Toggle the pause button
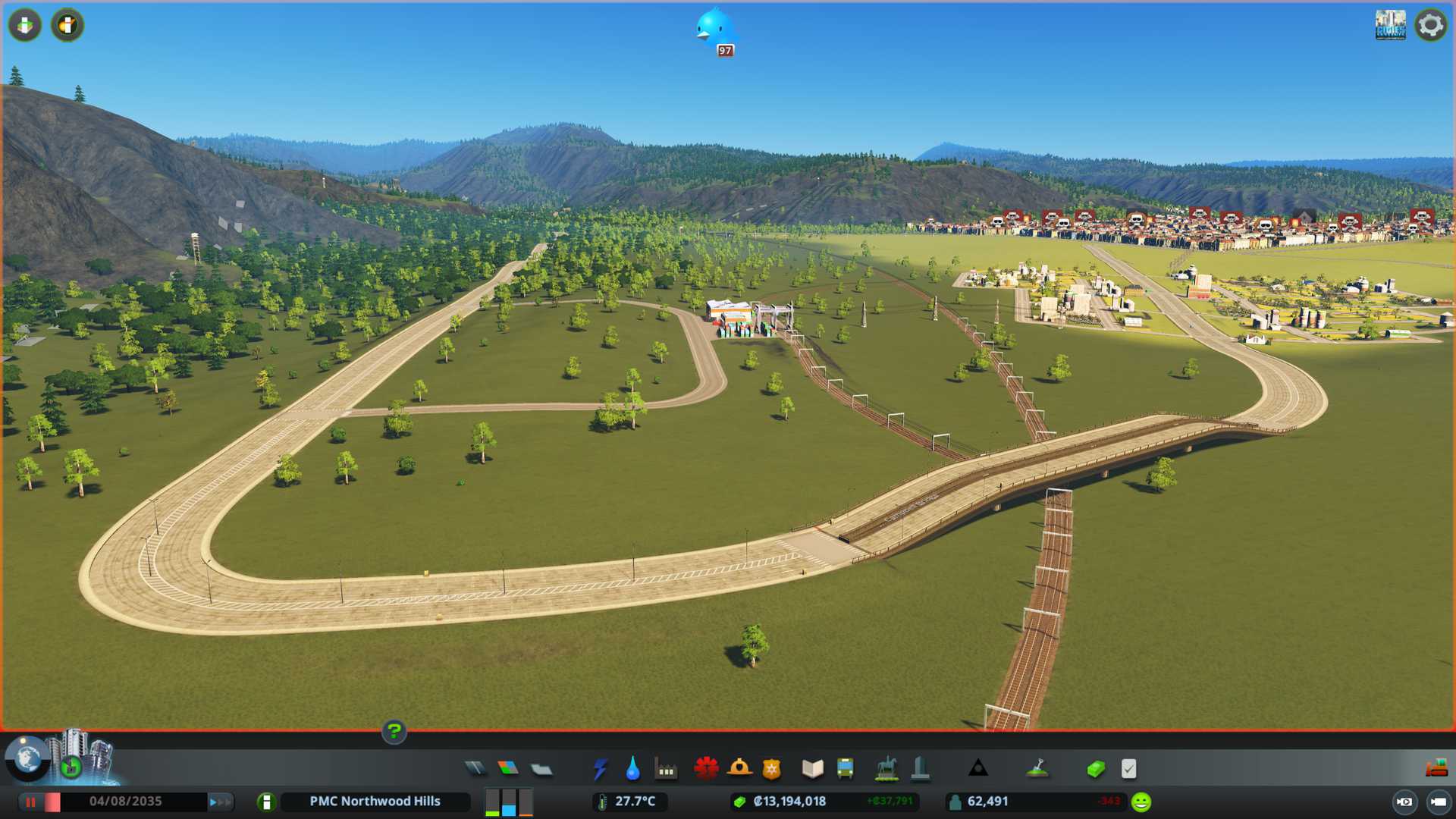Screen dimensions: 1456x819 coord(31,802)
